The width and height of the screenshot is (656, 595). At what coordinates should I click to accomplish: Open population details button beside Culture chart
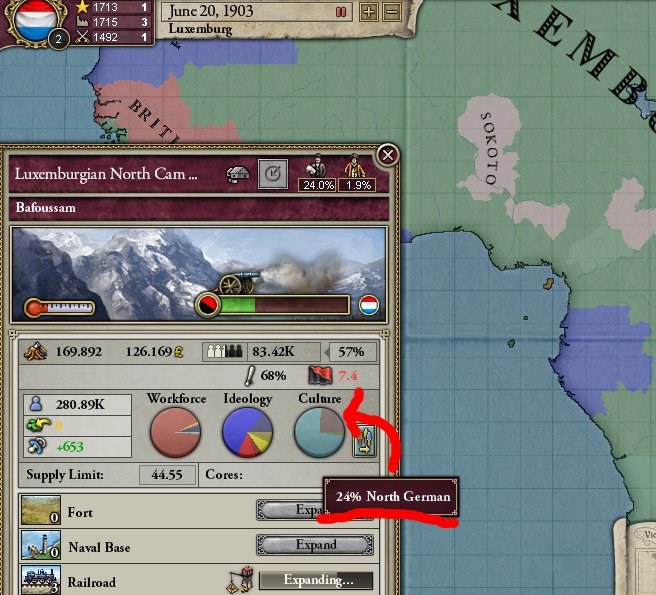coord(362,440)
